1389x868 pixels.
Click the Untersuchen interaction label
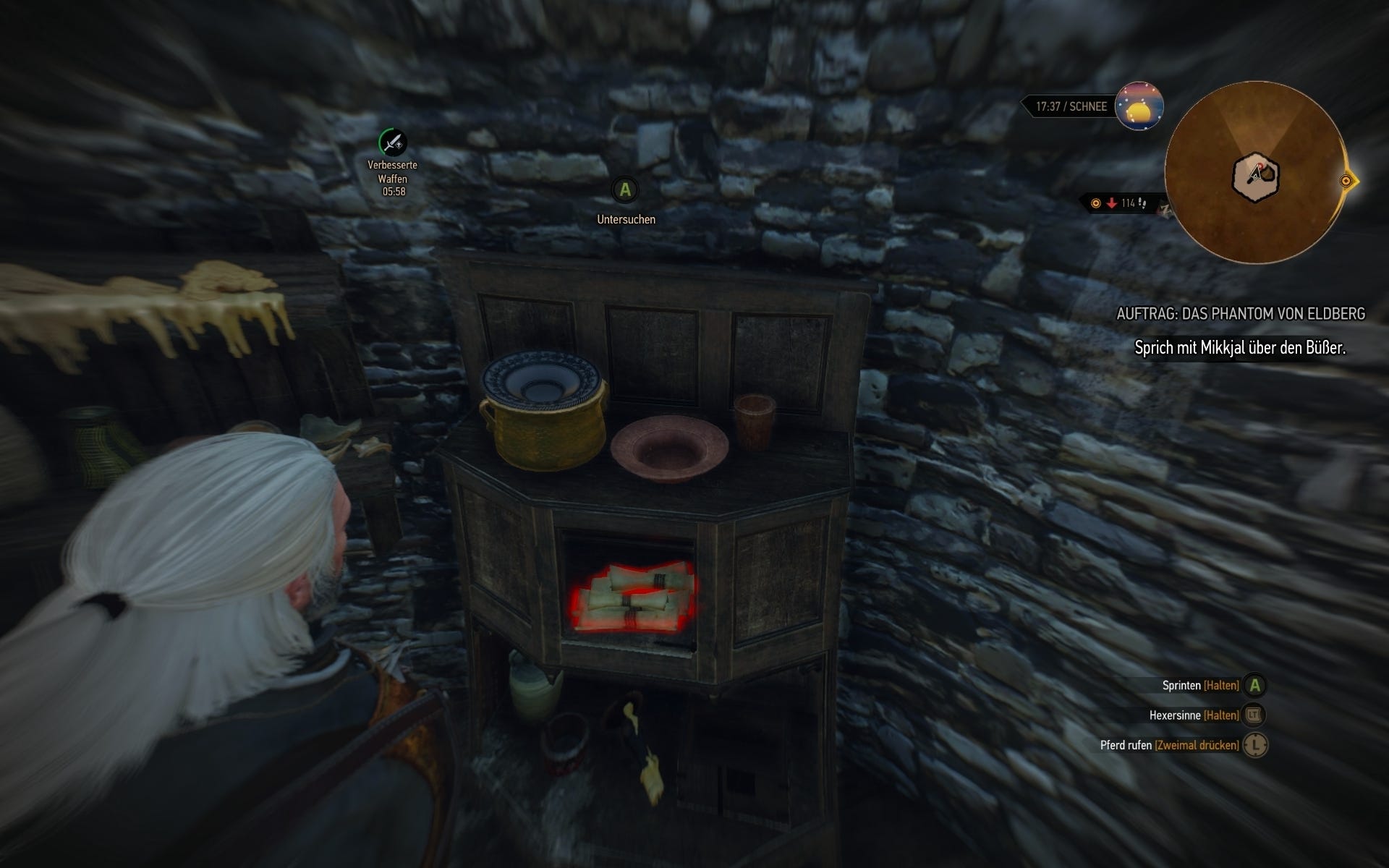click(x=625, y=218)
